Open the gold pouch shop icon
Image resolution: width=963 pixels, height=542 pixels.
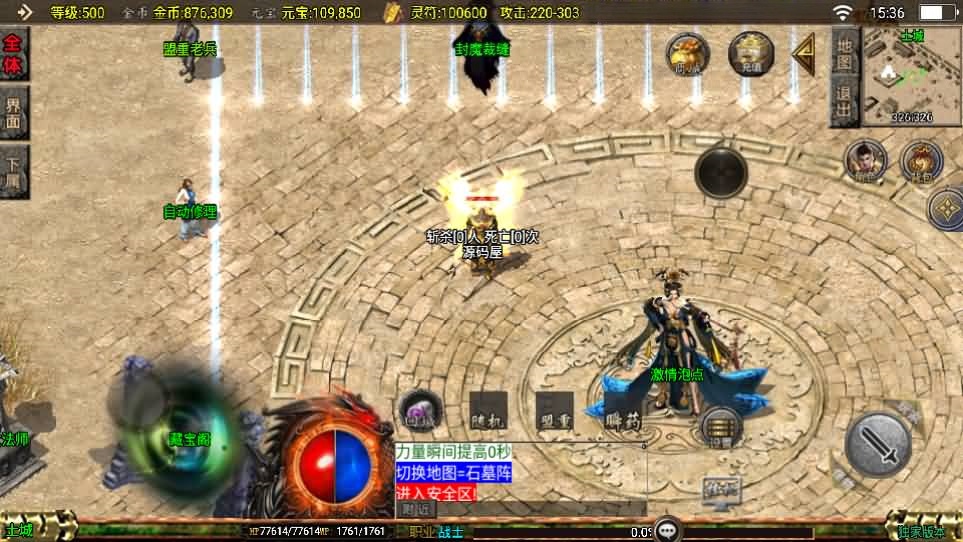click(687, 53)
